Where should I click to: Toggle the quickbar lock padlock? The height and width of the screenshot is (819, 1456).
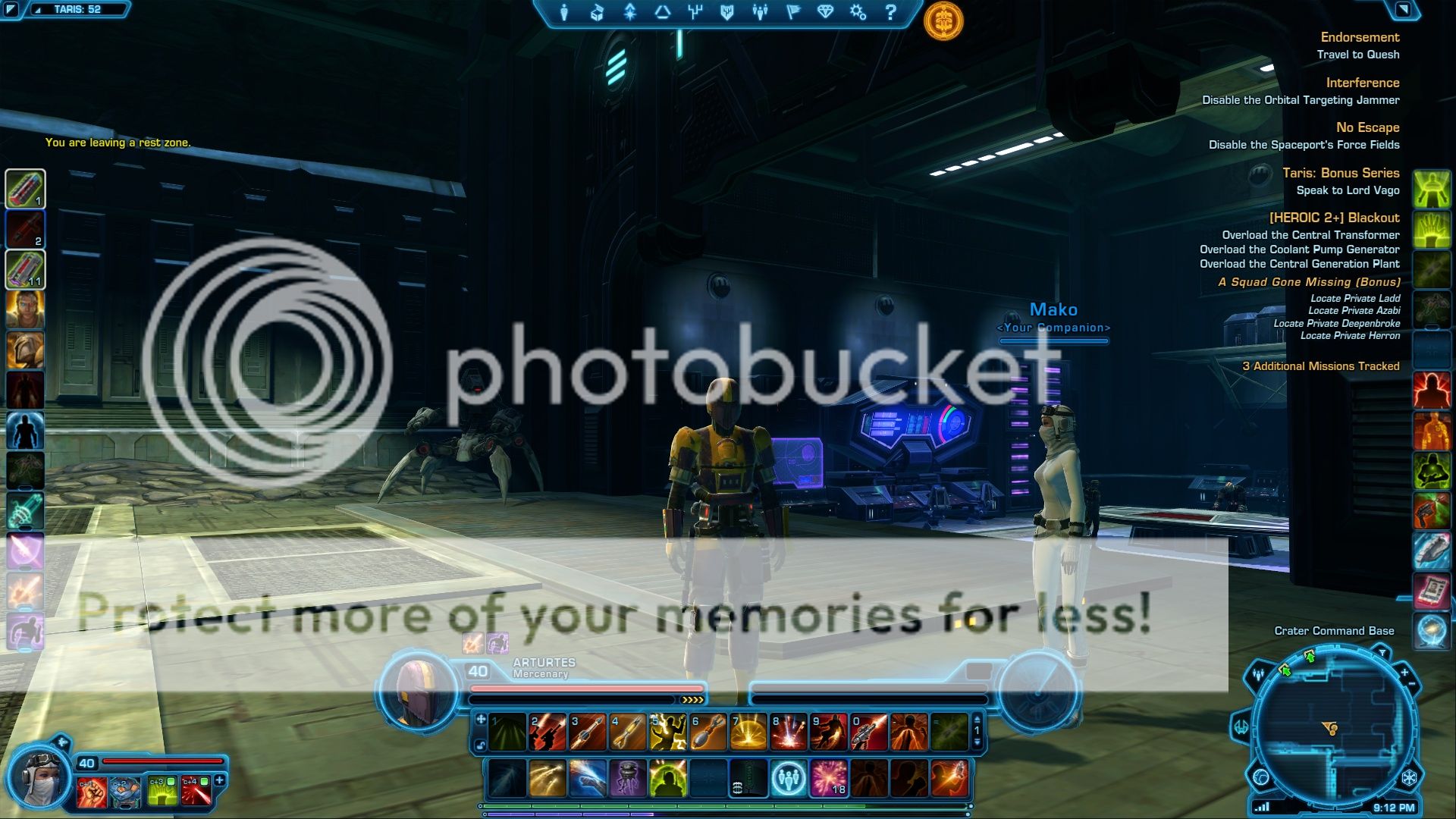click(480, 745)
